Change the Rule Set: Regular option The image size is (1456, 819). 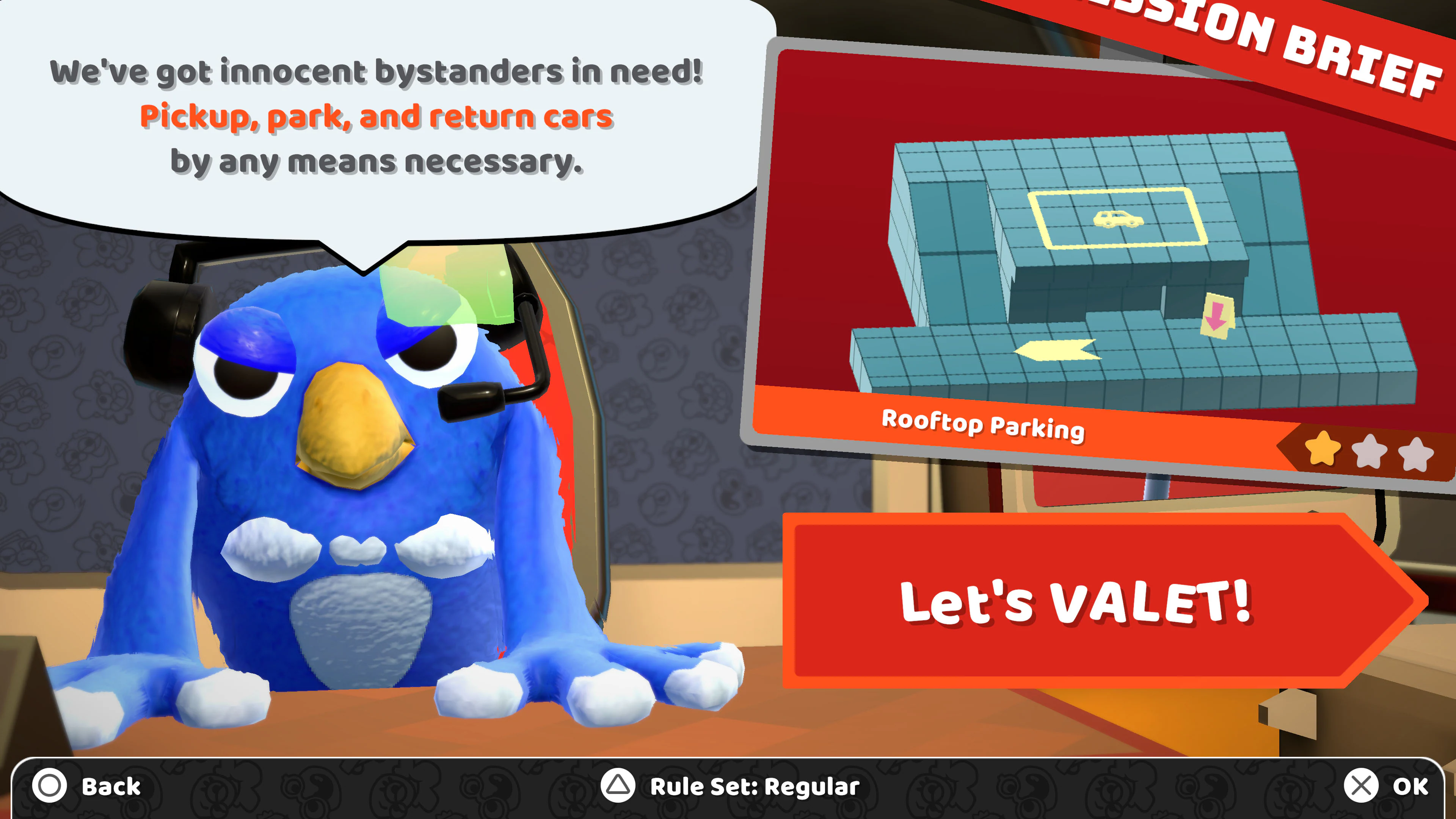click(730, 786)
